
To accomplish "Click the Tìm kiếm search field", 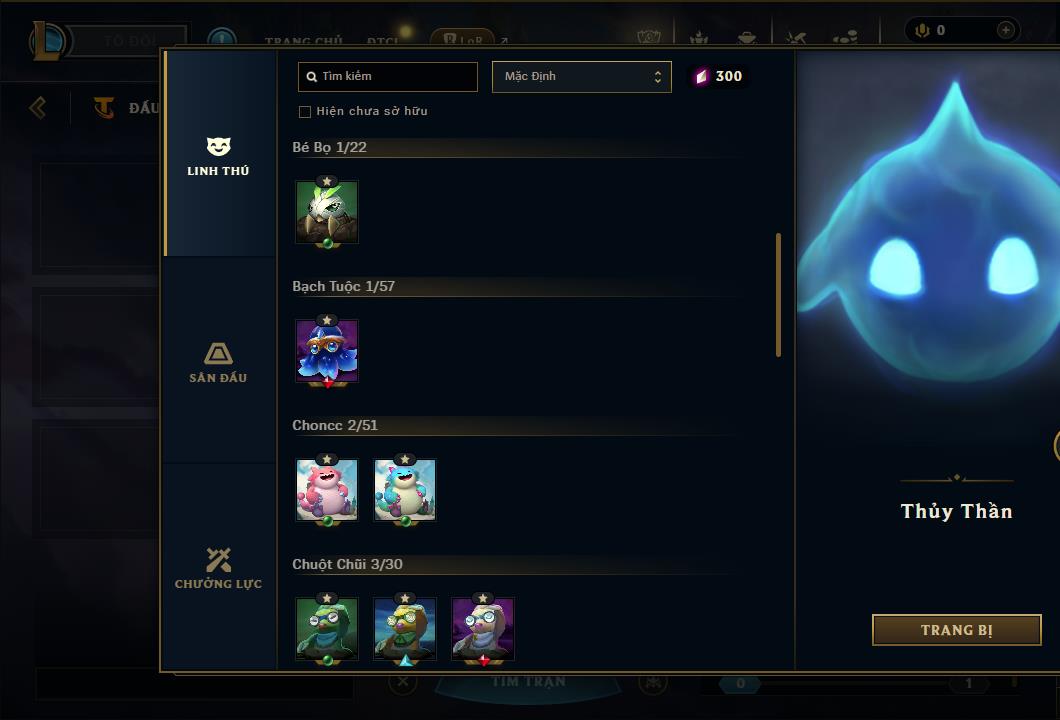I will click(388, 77).
